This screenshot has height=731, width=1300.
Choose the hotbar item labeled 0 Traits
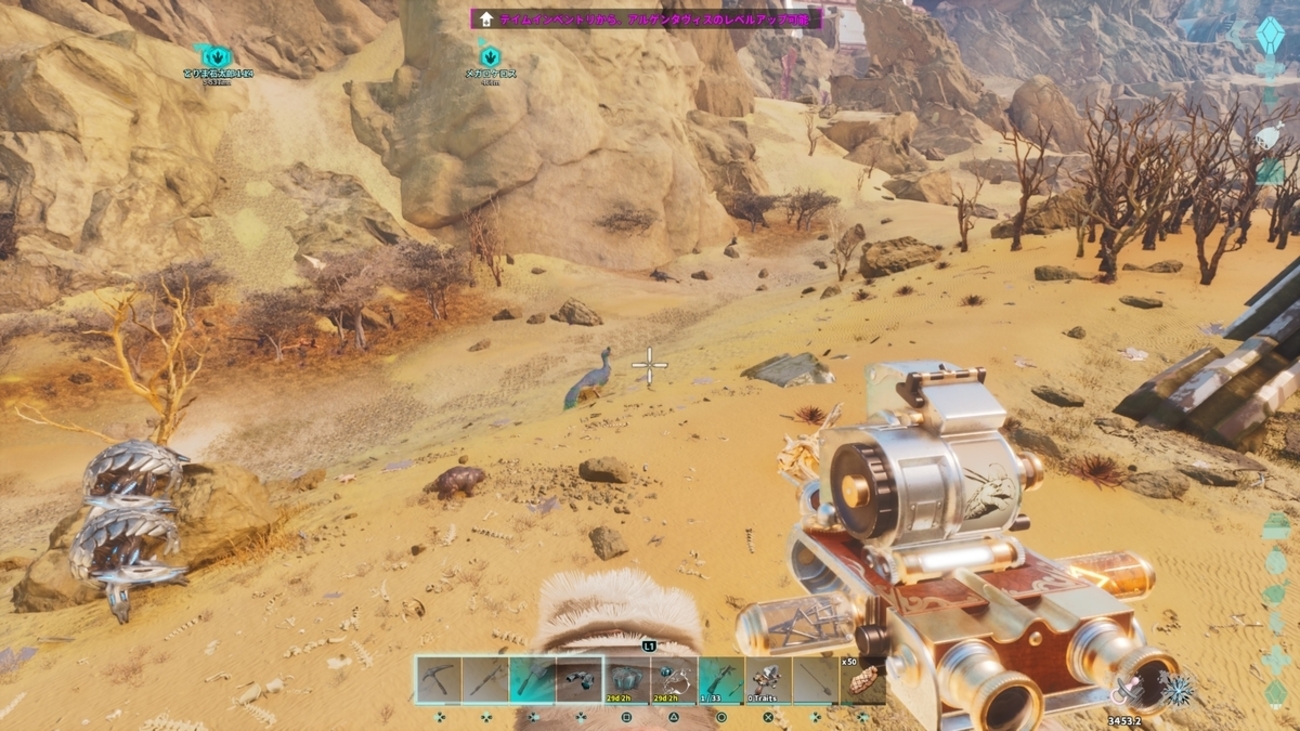[768, 680]
